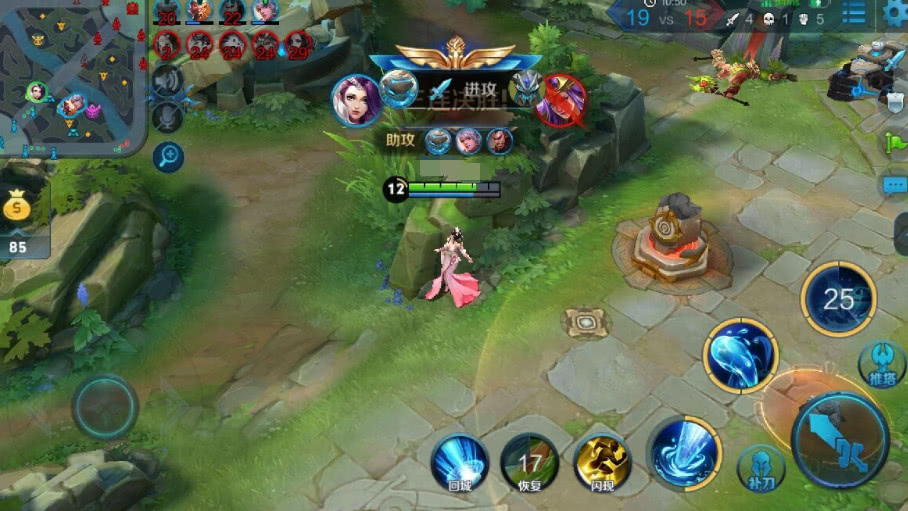This screenshot has height=511, width=908.
Task: Open the blue chat bubble messages
Action: click(x=894, y=186)
